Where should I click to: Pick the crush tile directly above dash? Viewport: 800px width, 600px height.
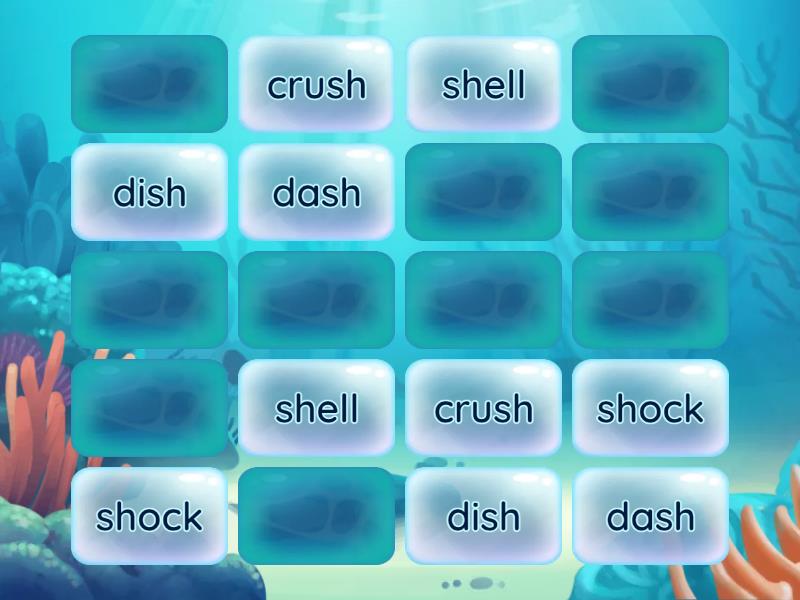tap(317, 85)
